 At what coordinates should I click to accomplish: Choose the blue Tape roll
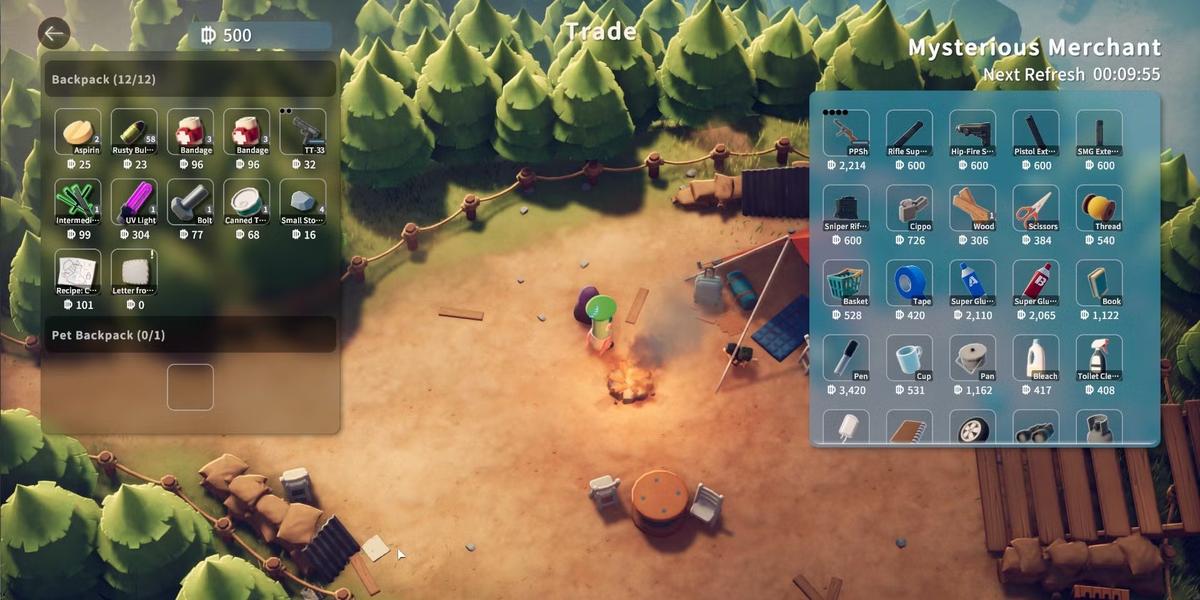click(x=909, y=283)
